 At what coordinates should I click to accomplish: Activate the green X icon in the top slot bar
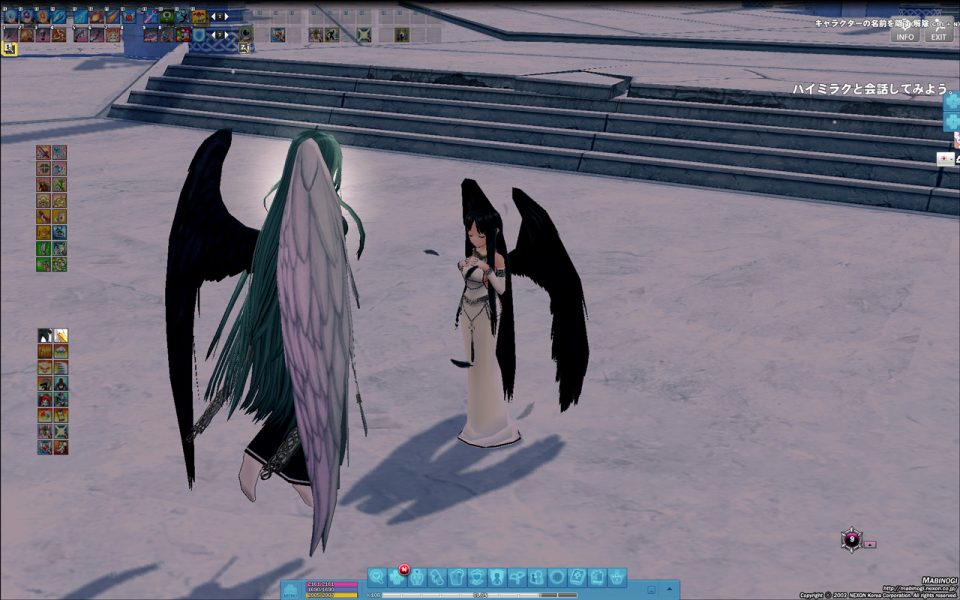[x=365, y=35]
